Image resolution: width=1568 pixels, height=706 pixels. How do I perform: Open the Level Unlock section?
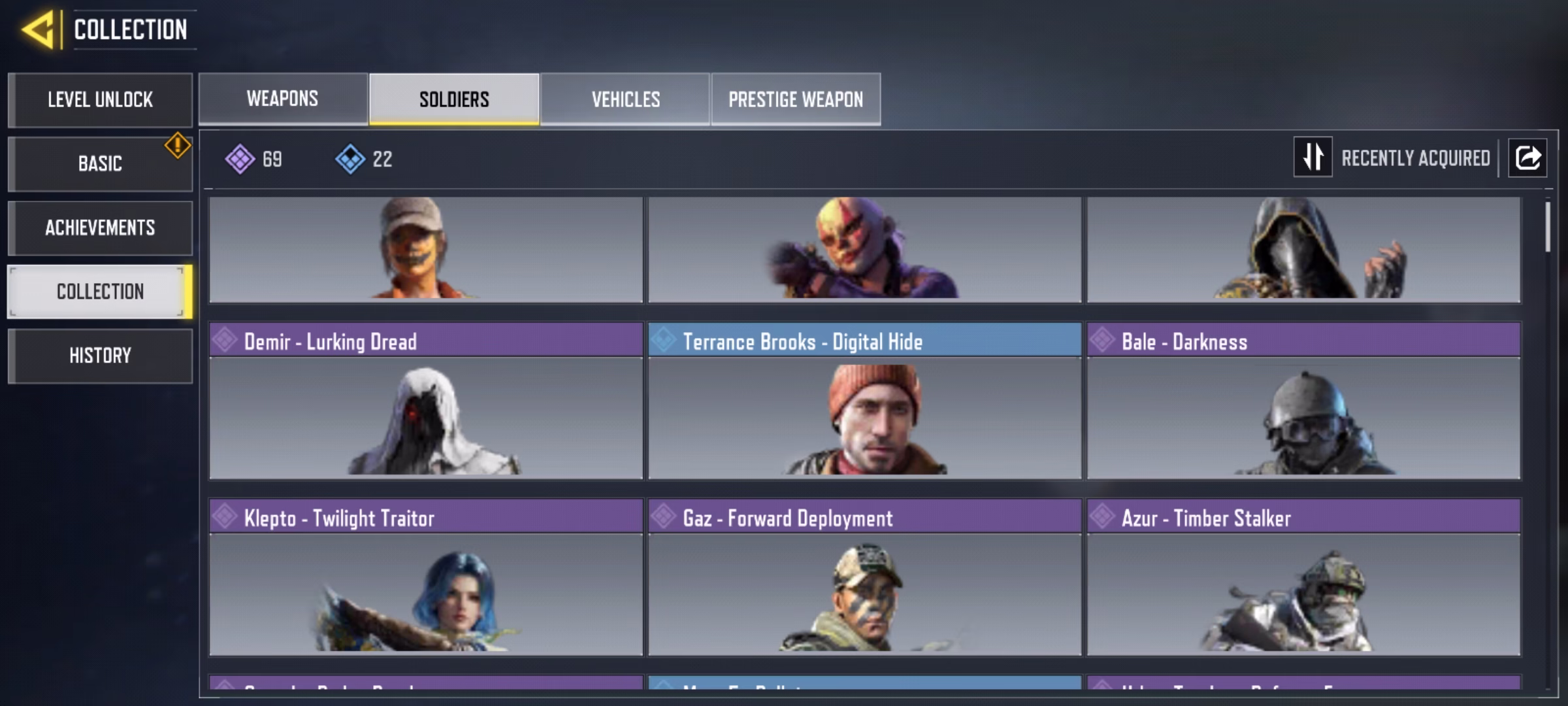click(x=100, y=100)
